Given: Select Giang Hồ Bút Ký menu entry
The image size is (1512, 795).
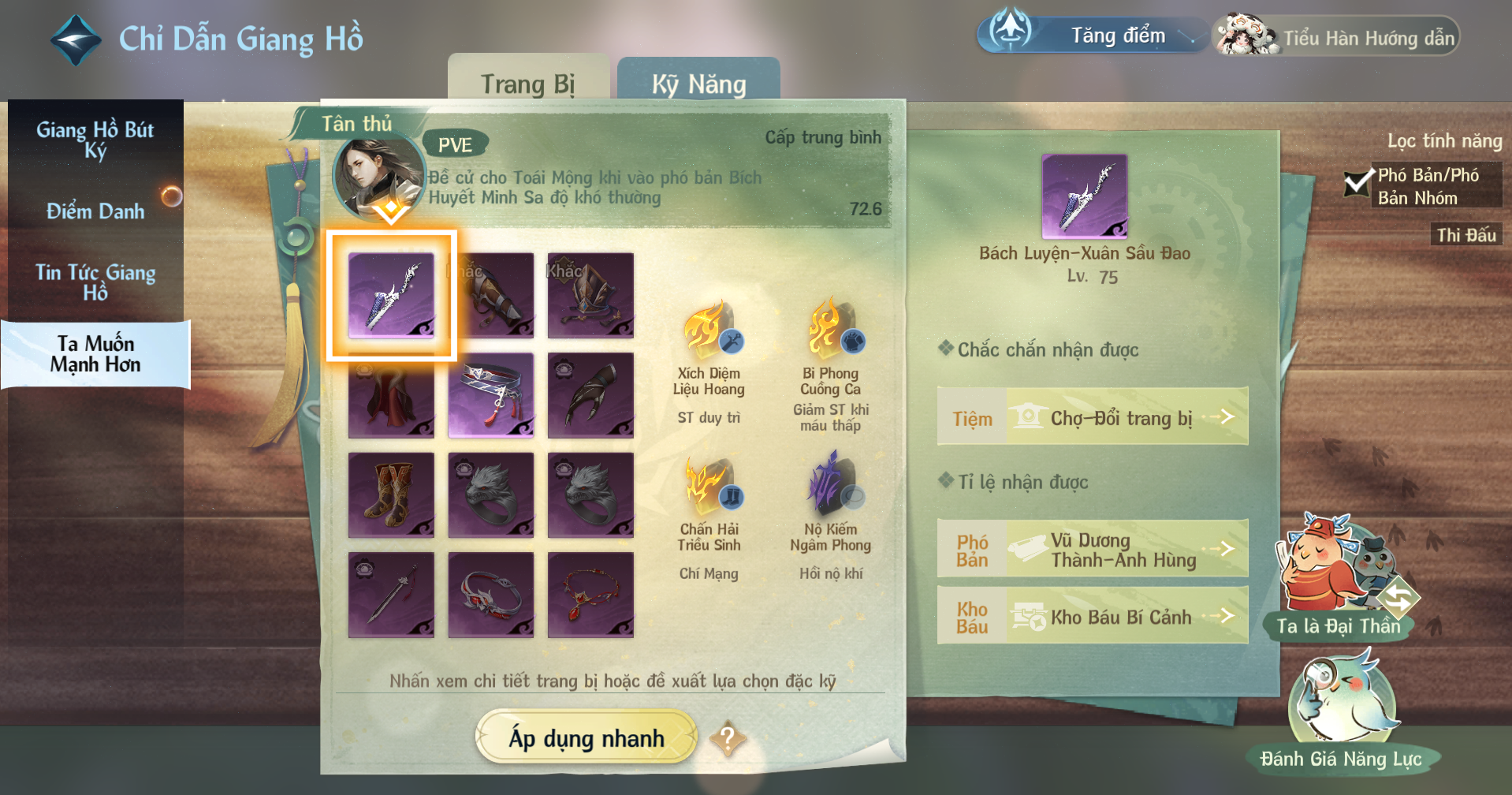Looking at the screenshot, I should coord(95,139).
